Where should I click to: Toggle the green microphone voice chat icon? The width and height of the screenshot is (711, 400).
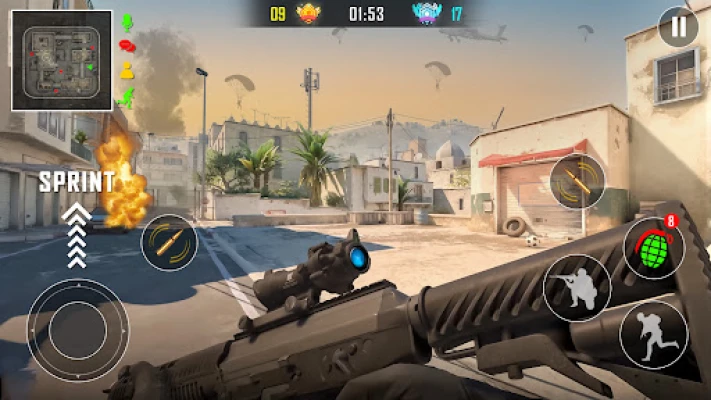[x=127, y=22]
